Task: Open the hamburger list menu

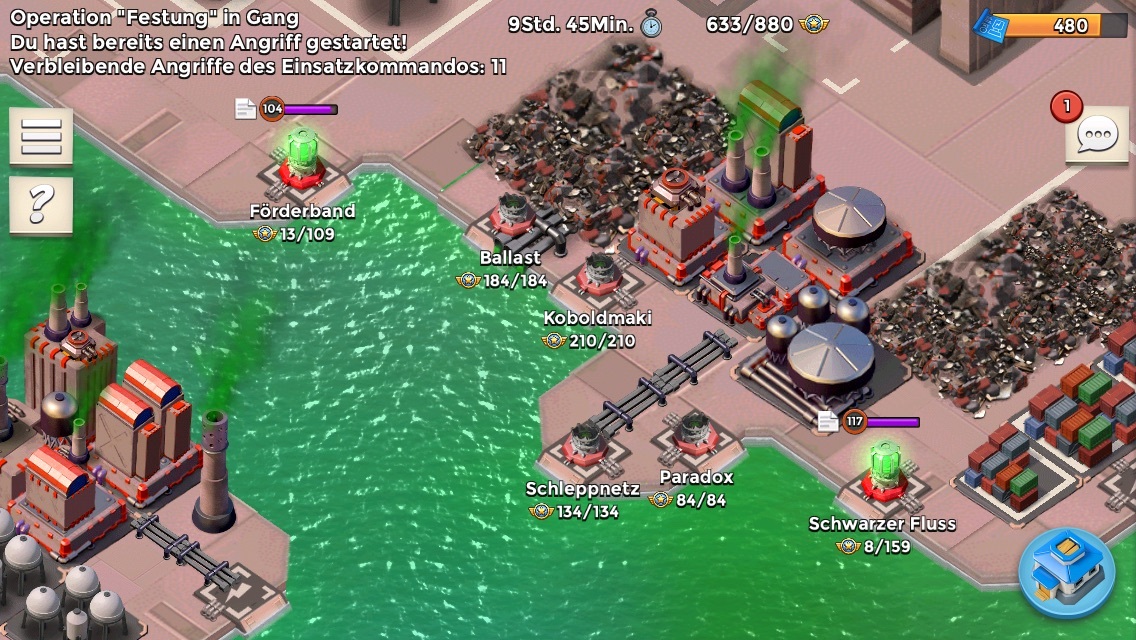Action: point(41,136)
